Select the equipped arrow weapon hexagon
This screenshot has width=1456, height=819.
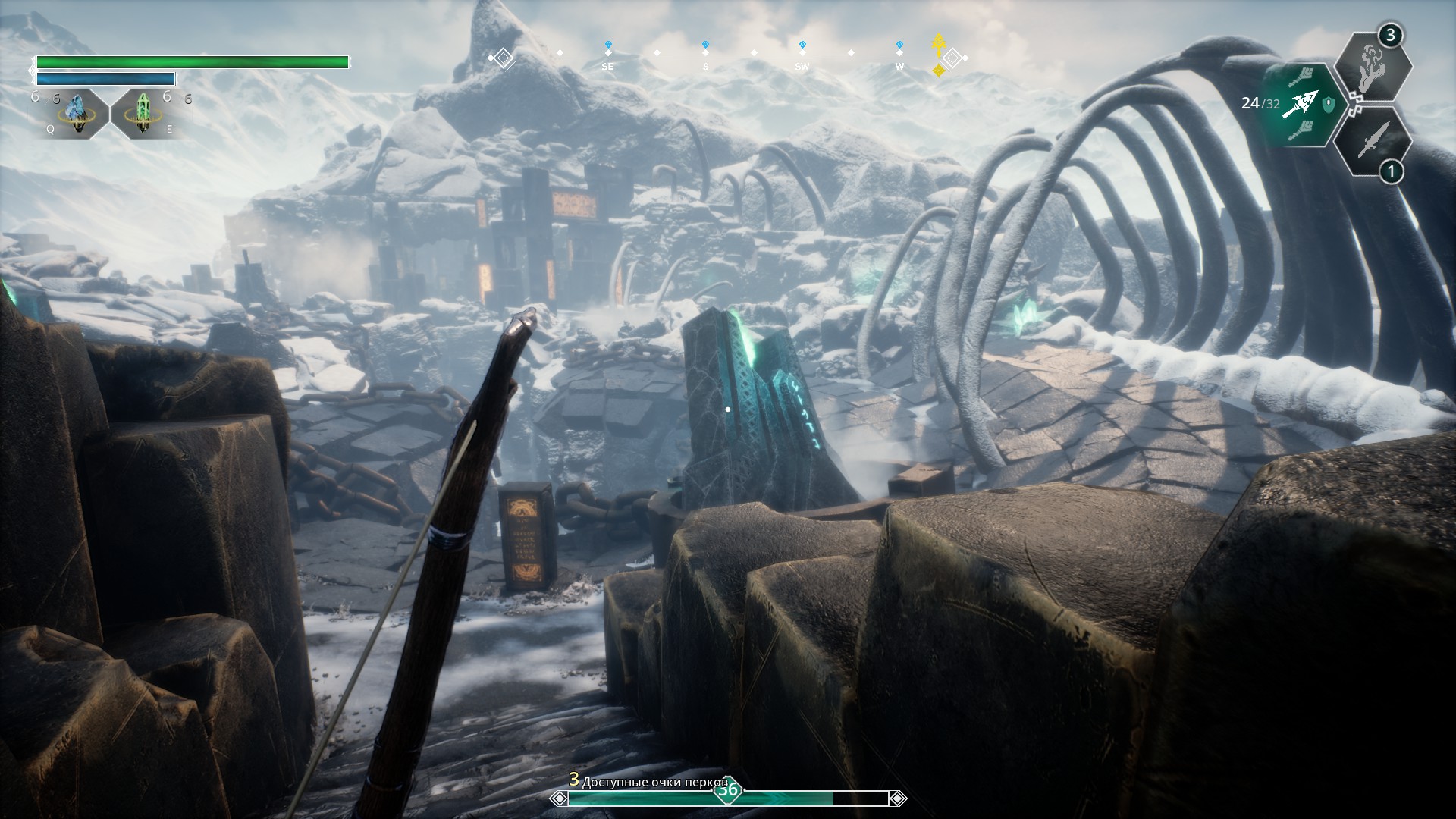point(1303,105)
